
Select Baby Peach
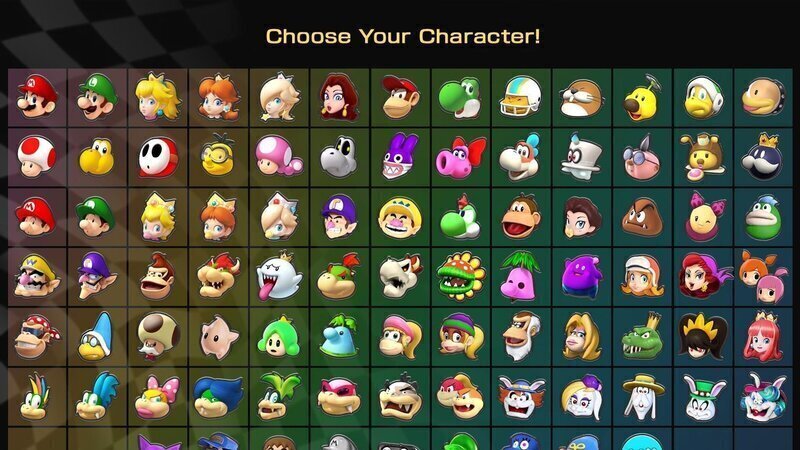point(158,216)
